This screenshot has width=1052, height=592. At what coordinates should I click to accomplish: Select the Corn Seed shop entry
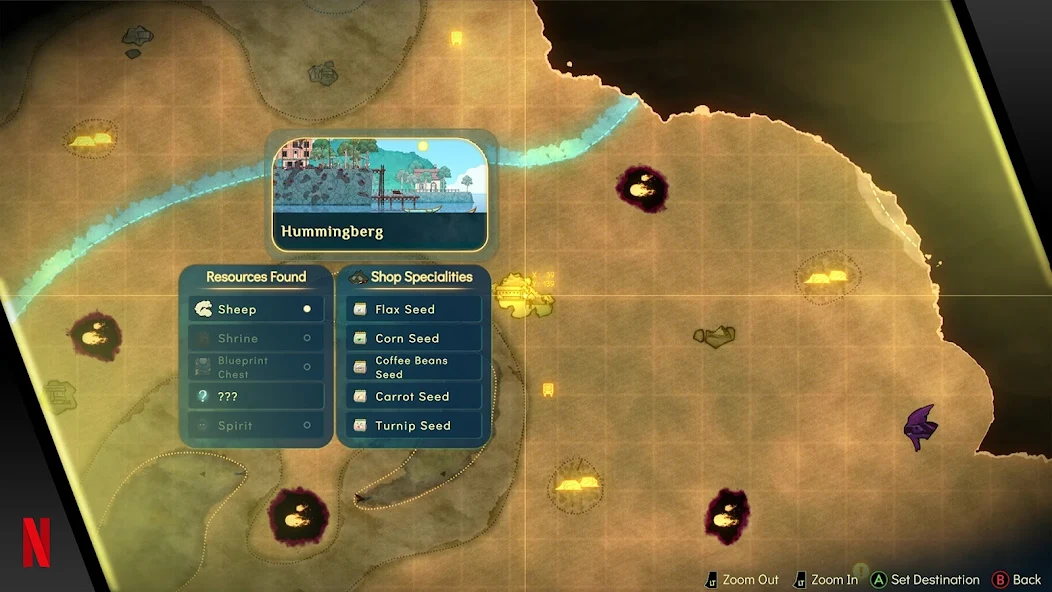pyautogui.click(x=414, y=339)
